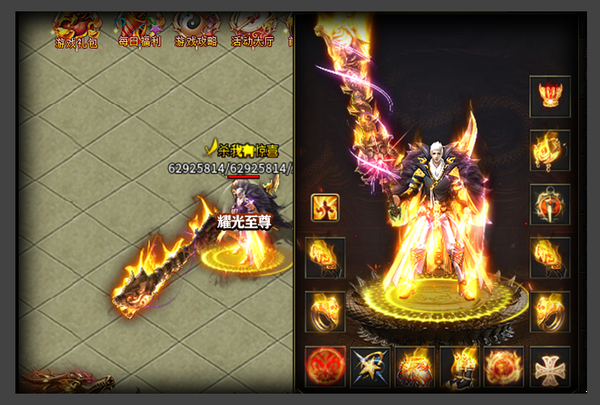
Task: Select the red shield medal slot
Action: [550, 204]
